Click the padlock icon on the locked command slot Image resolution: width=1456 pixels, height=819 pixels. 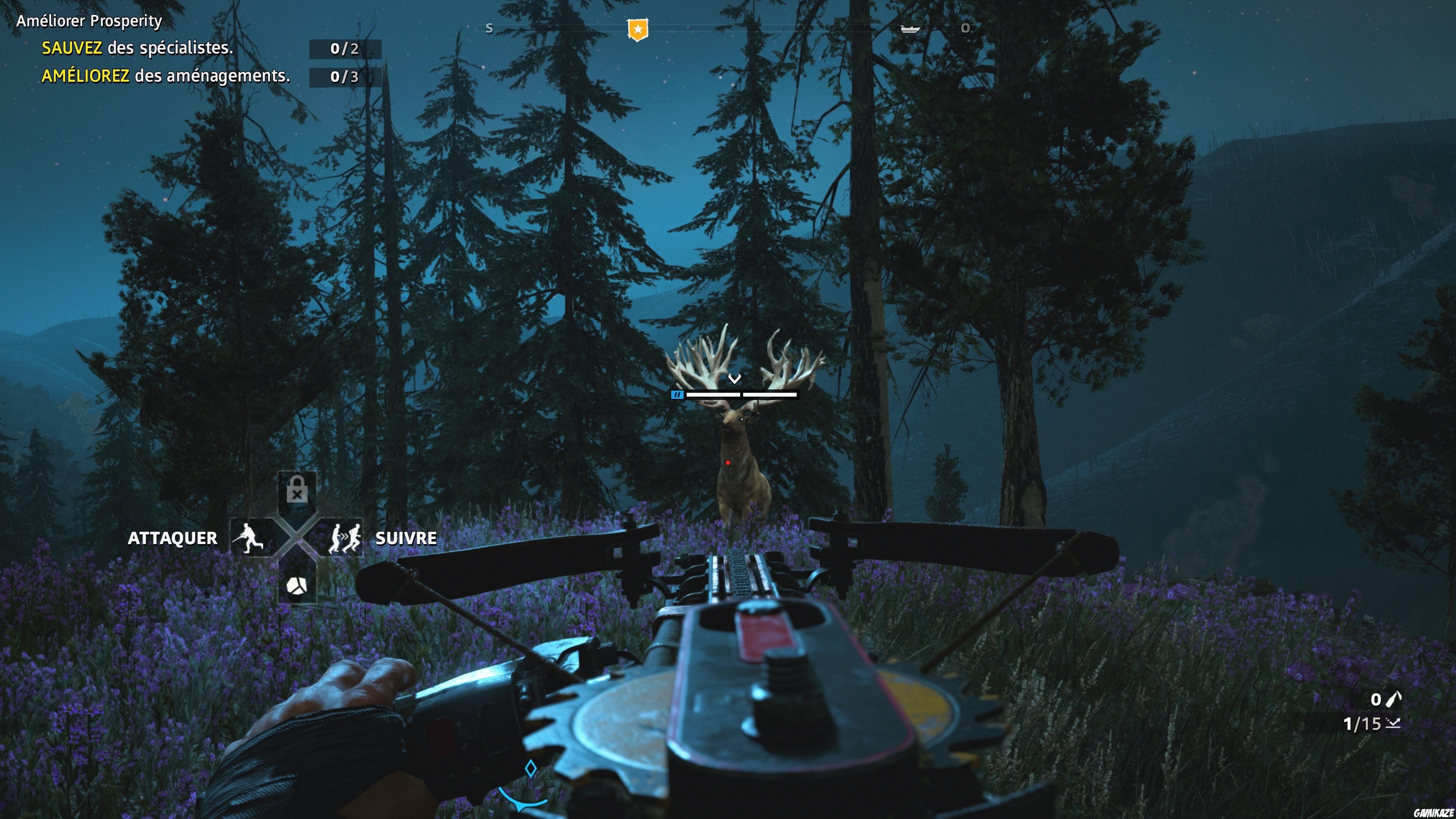(297, 489)
